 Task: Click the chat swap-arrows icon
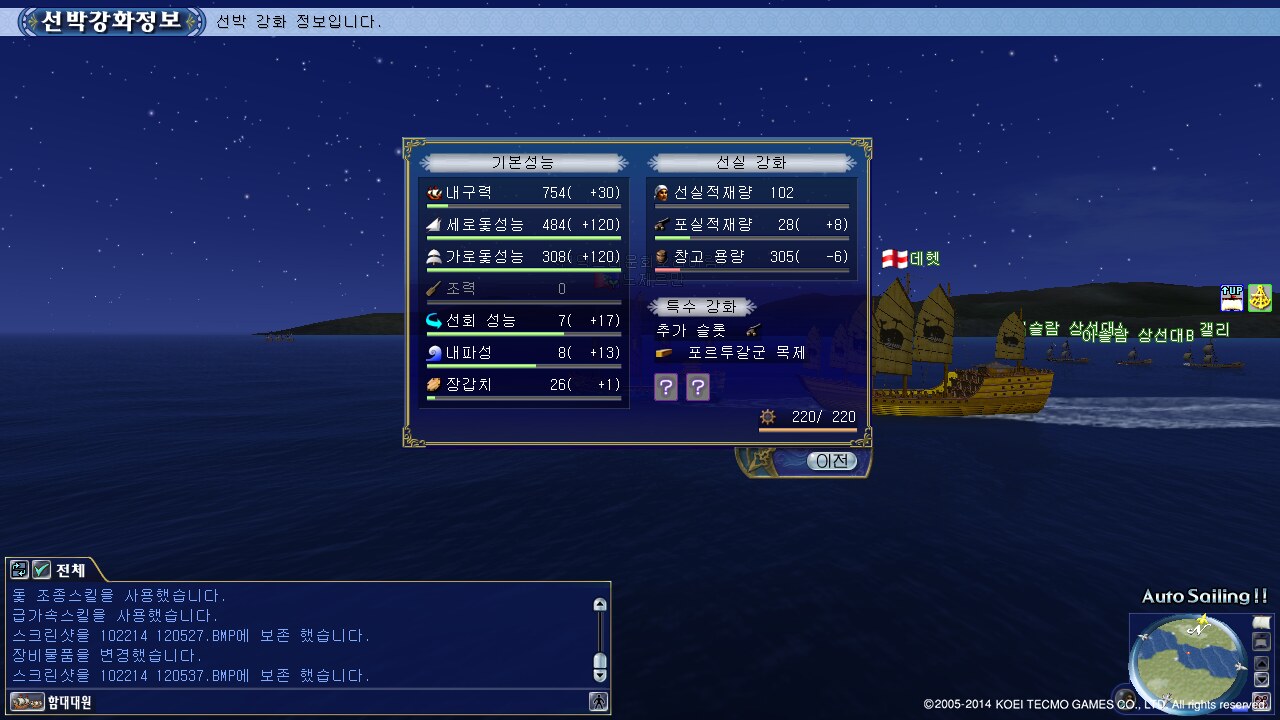point(19,570)
